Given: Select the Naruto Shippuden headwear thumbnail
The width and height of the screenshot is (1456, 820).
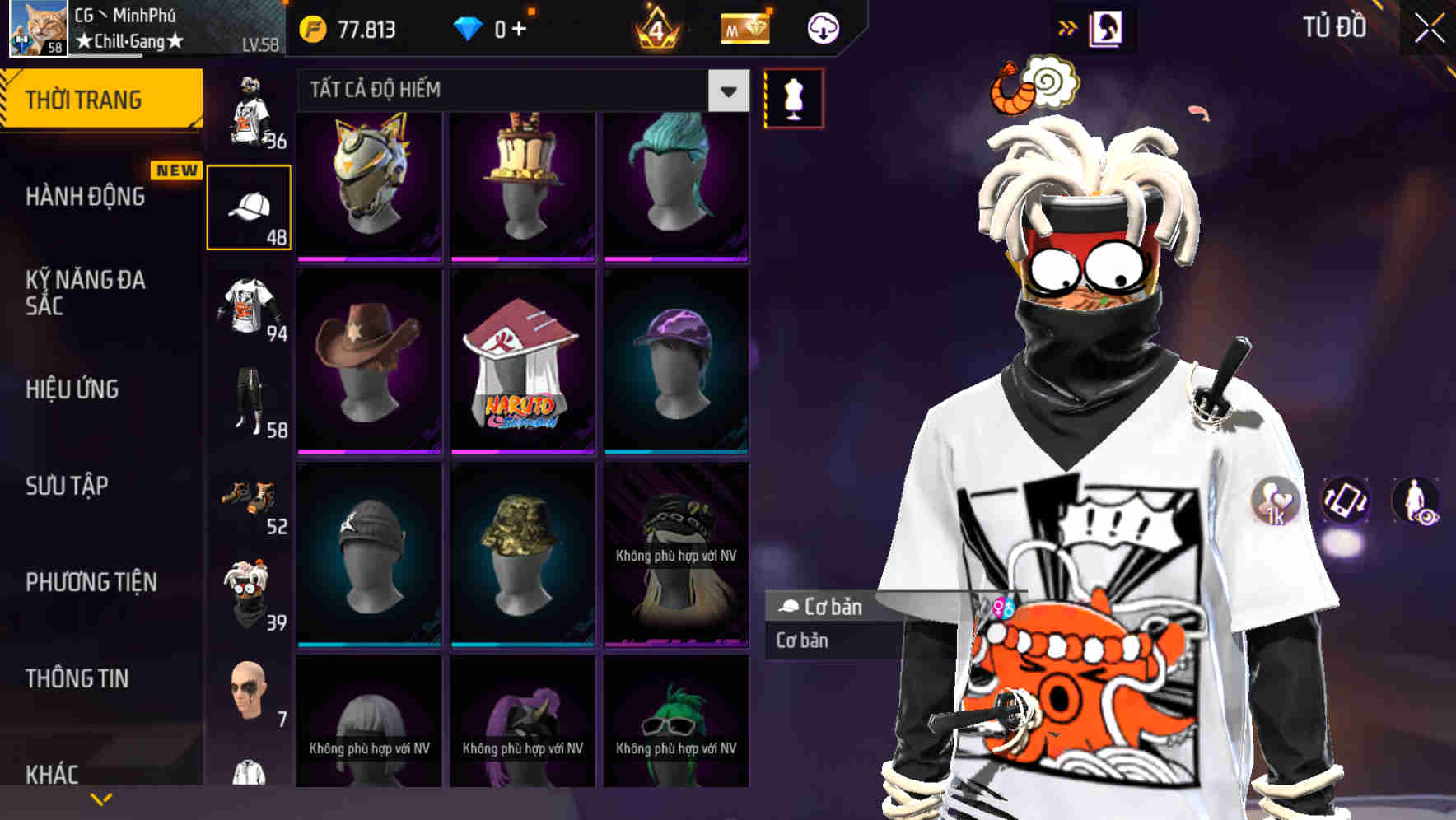Looking at the screenshot, I should [x=522, y=364].
